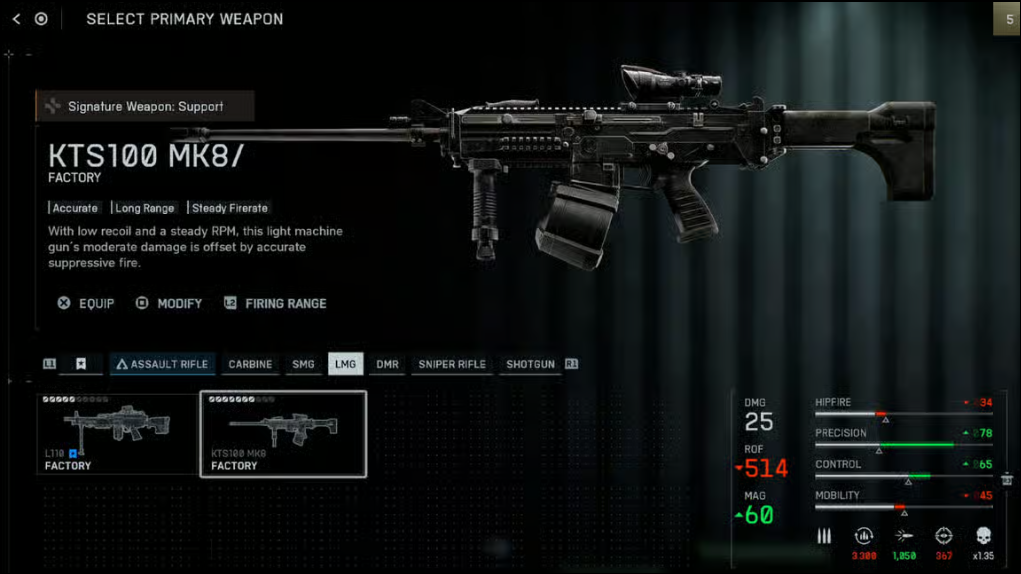This screenshot has height=574, width=1021.
Task: Select the LMG category tab
Action: click(346, 364)
